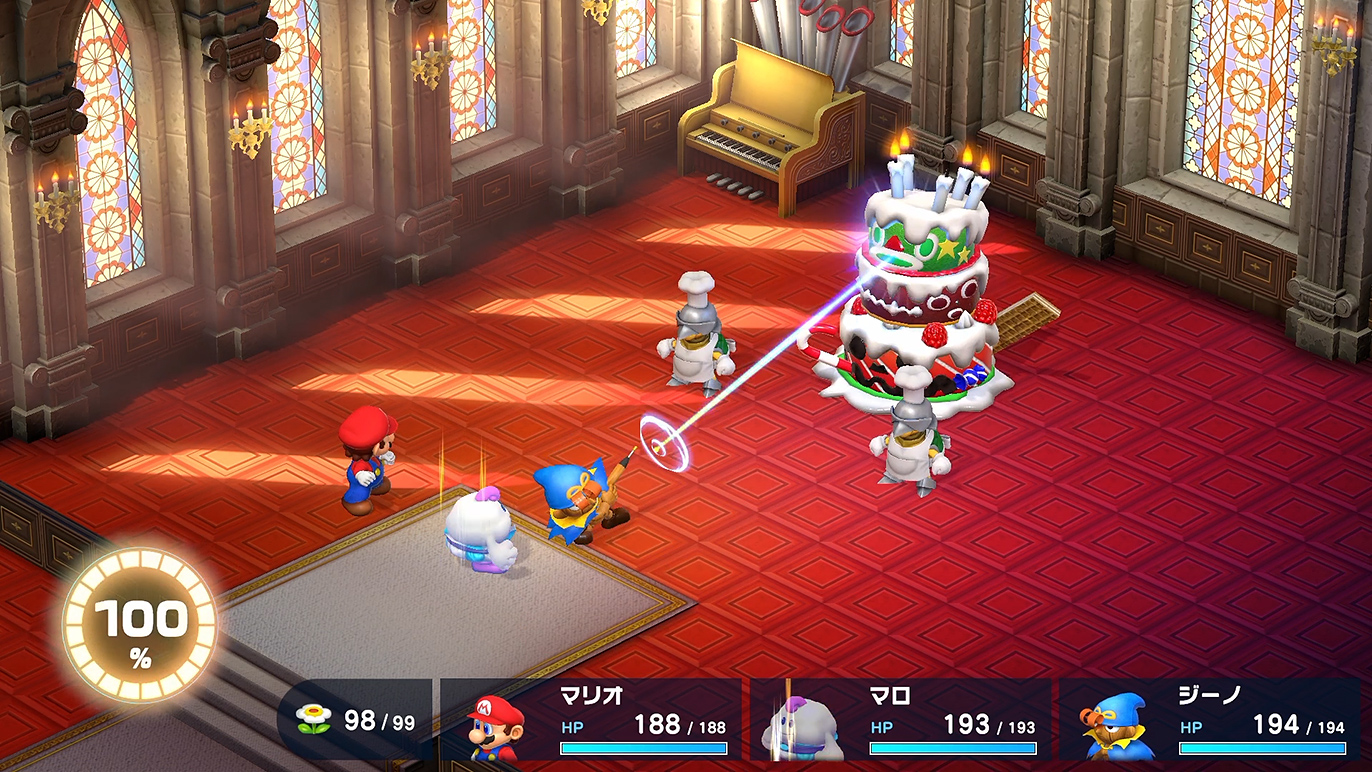Select Geno's party status panel
This screenshot has height=772, width=1372.
pyautogui.click(x=1212, y=720)
